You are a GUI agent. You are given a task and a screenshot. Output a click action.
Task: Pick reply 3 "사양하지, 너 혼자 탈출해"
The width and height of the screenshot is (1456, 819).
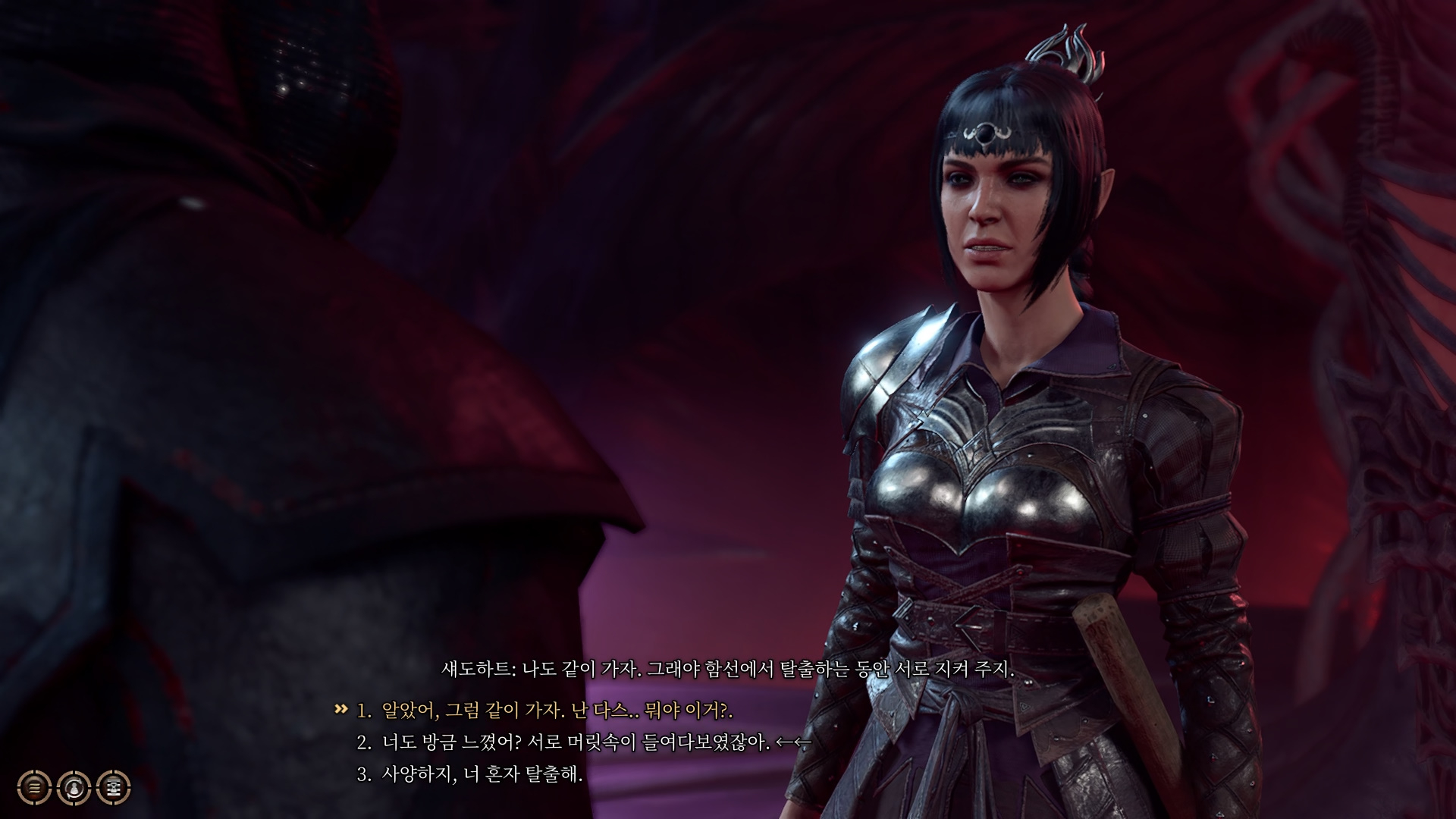[x=482, y=774]
